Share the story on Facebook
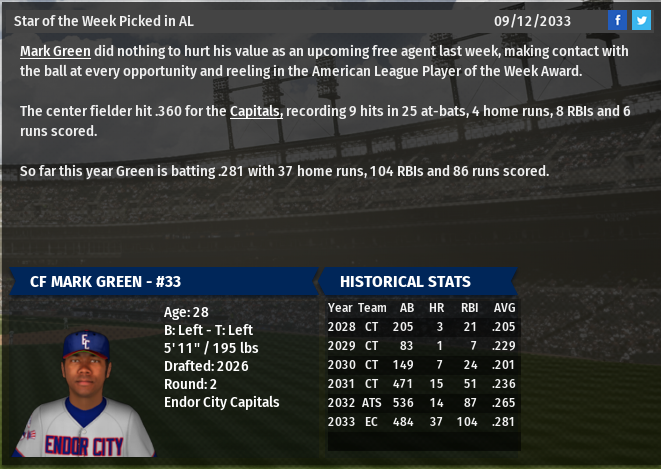The image size is (661, 469). click(618, 20)
